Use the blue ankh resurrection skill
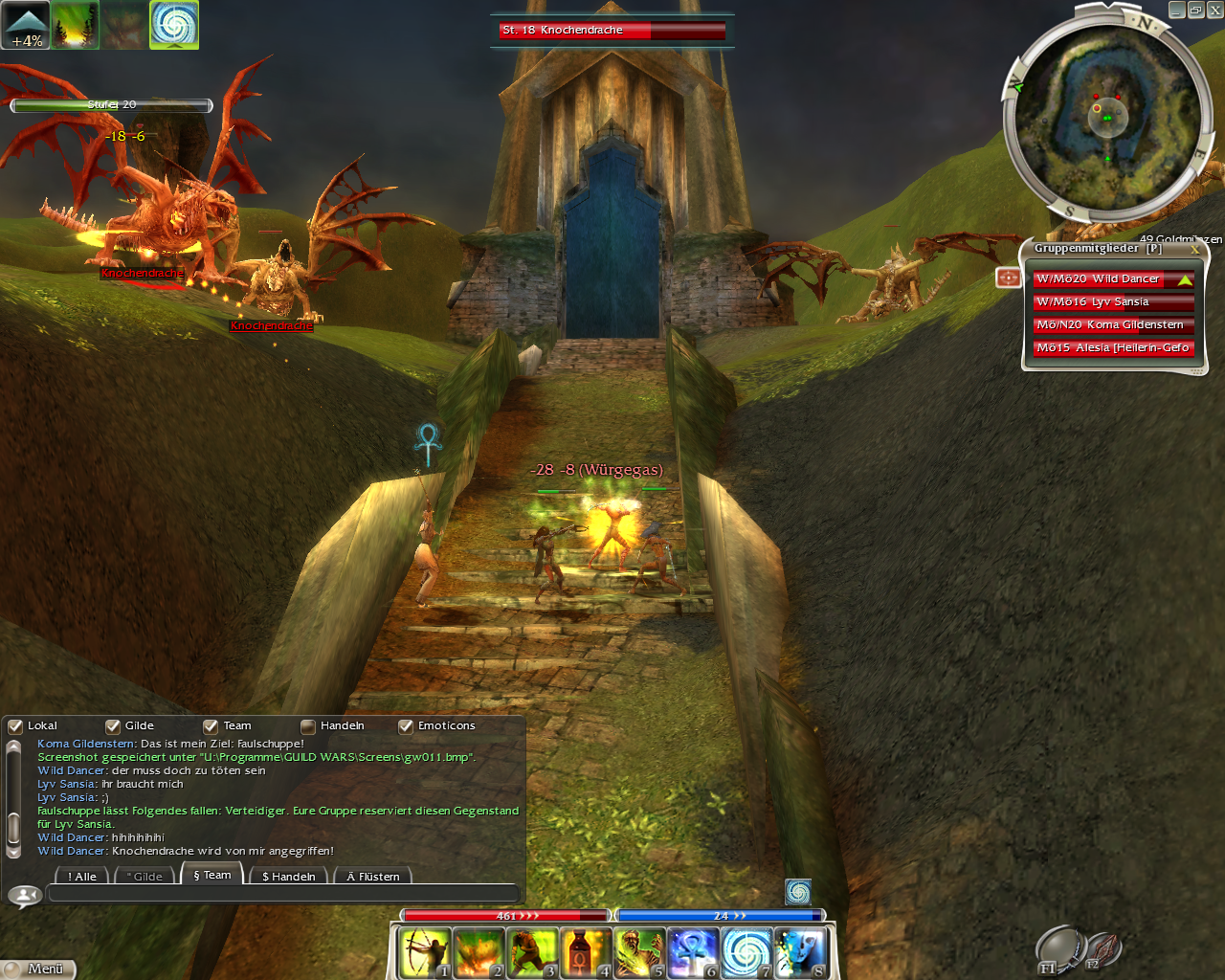Image resolution: width=1225 pixels, height=980 pixels. 692,953
